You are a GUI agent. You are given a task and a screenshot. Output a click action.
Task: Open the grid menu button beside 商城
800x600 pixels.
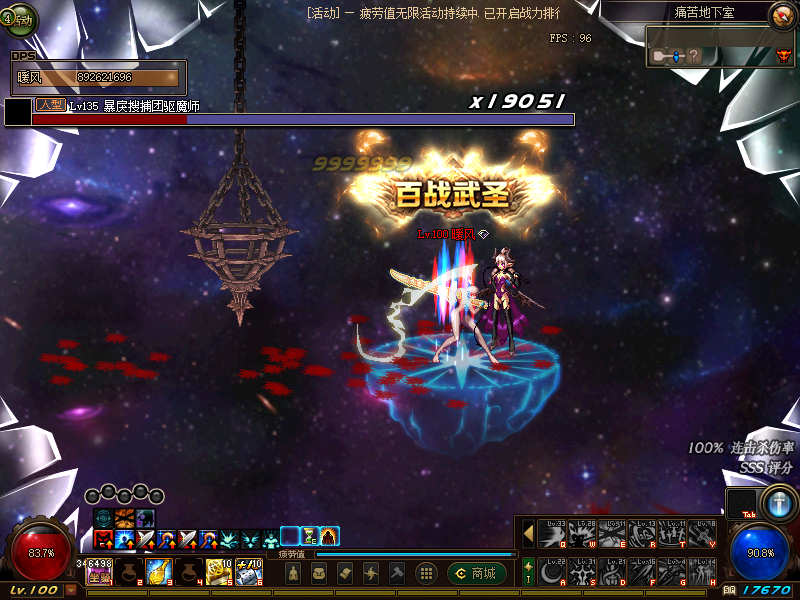pos(426,573)
